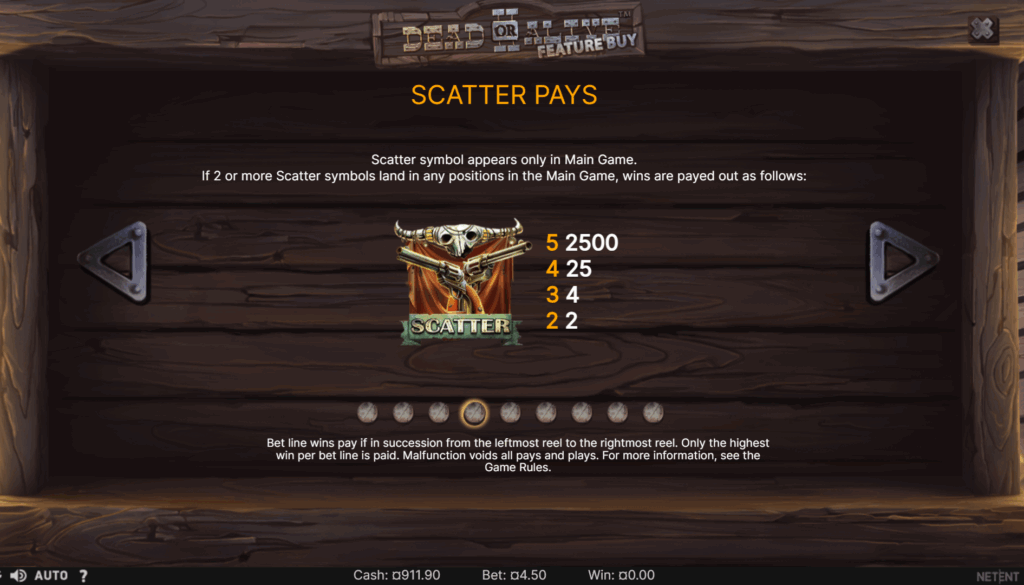Toggle the sound speaker icon
The image size is (1024, 585).
(18, 576)
